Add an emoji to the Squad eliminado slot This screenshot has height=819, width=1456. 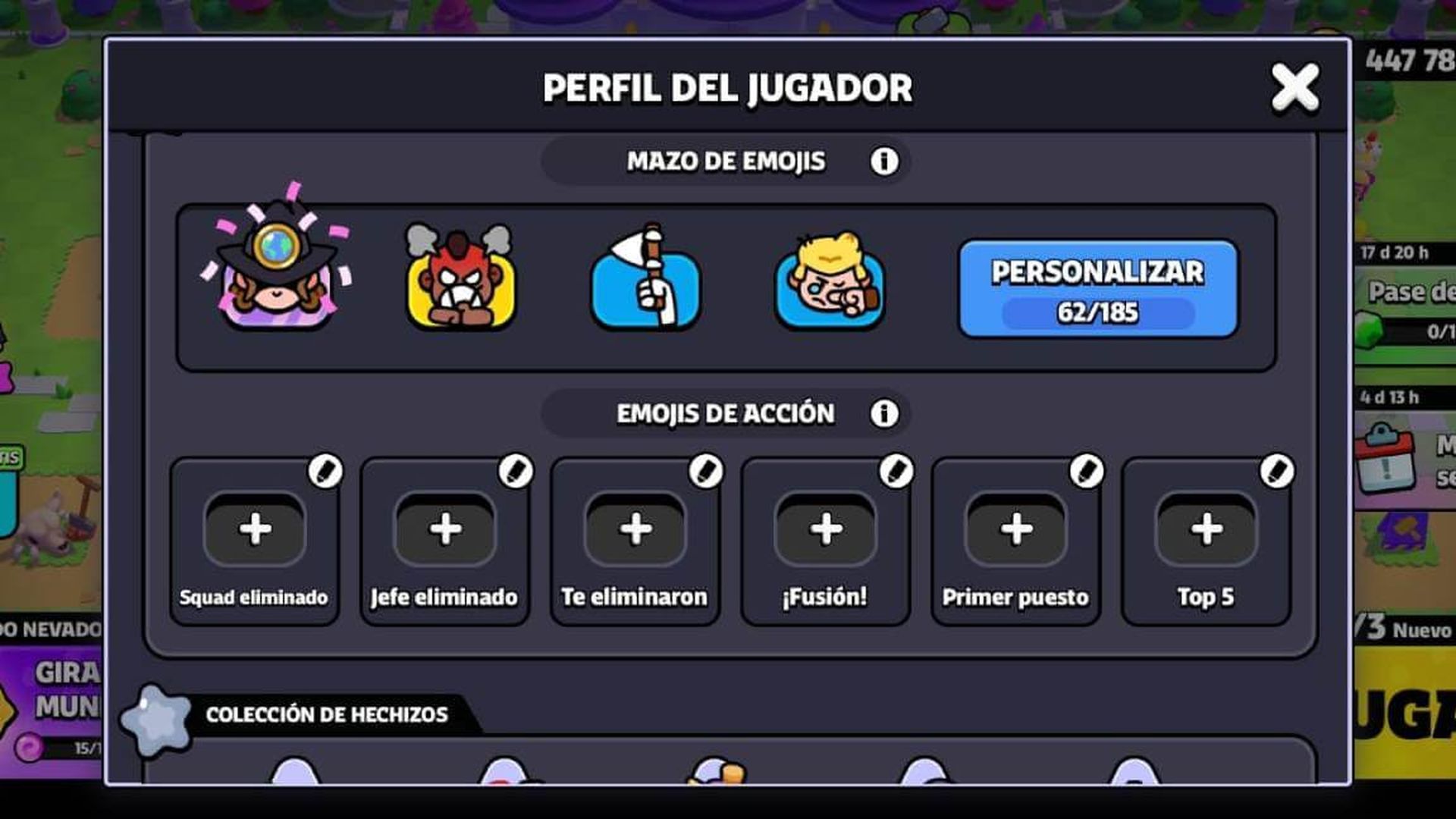tap(254, 531)
